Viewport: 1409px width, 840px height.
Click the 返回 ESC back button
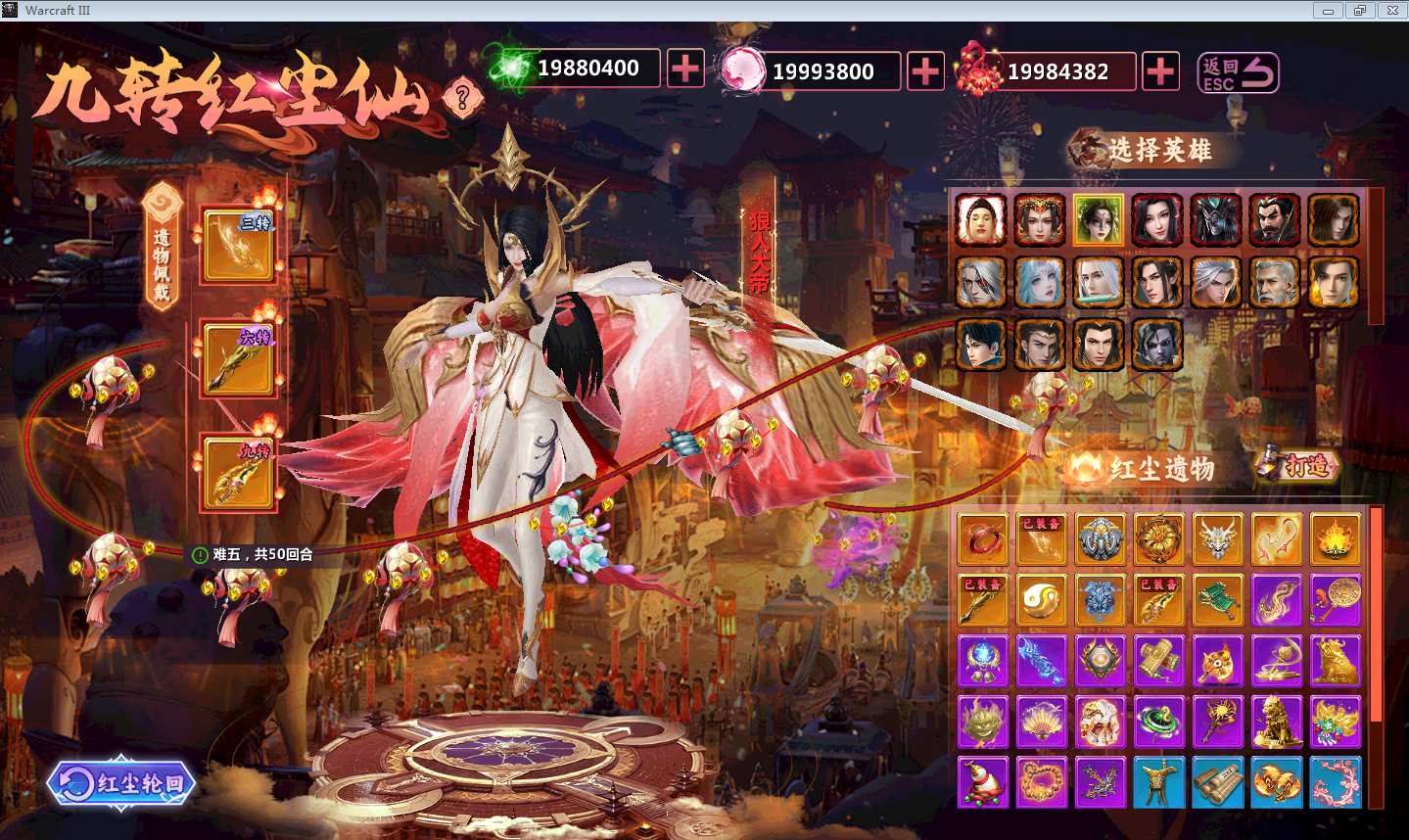coord(1239,72)
